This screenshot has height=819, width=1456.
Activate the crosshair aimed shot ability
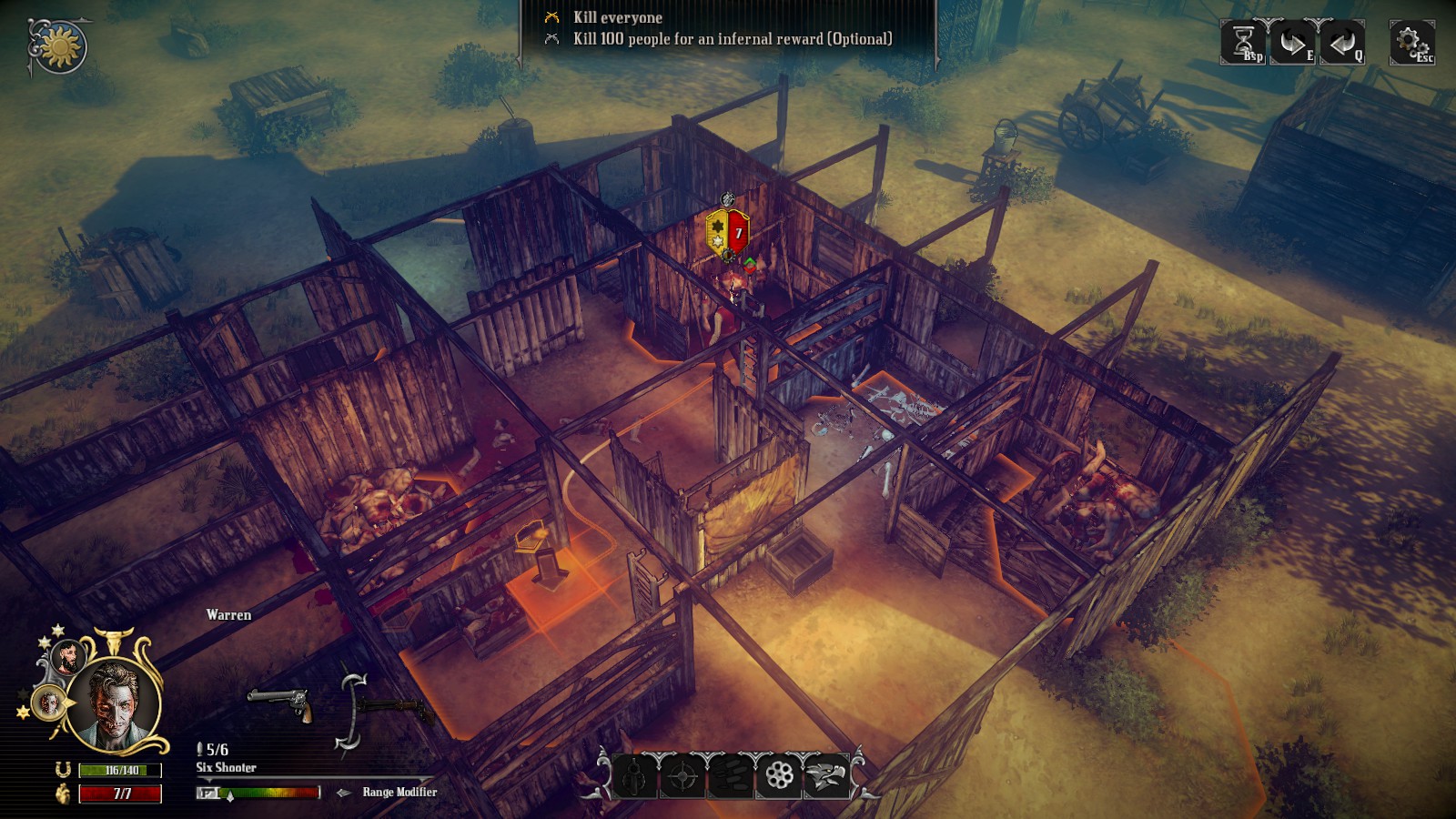coord(682,776)
